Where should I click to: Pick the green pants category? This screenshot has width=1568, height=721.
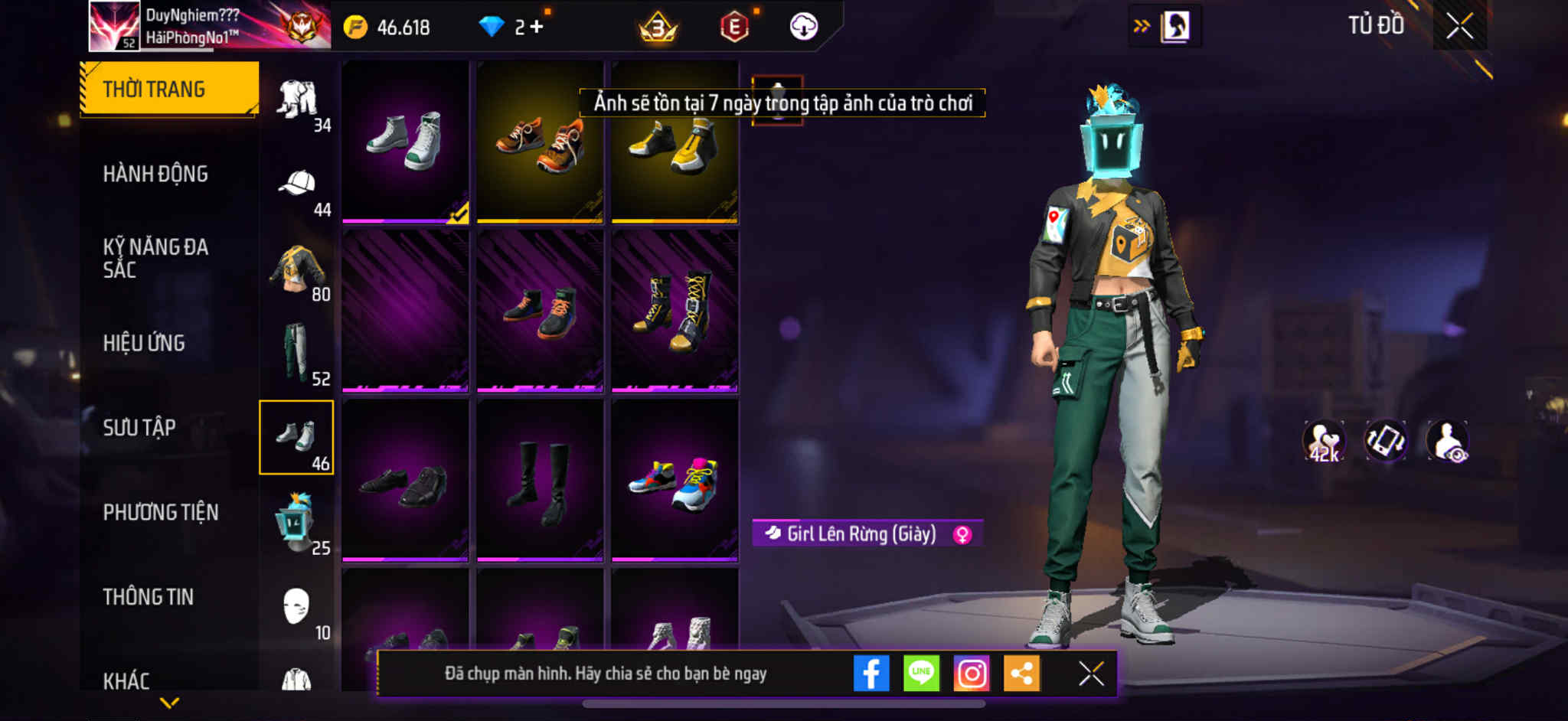297,354
